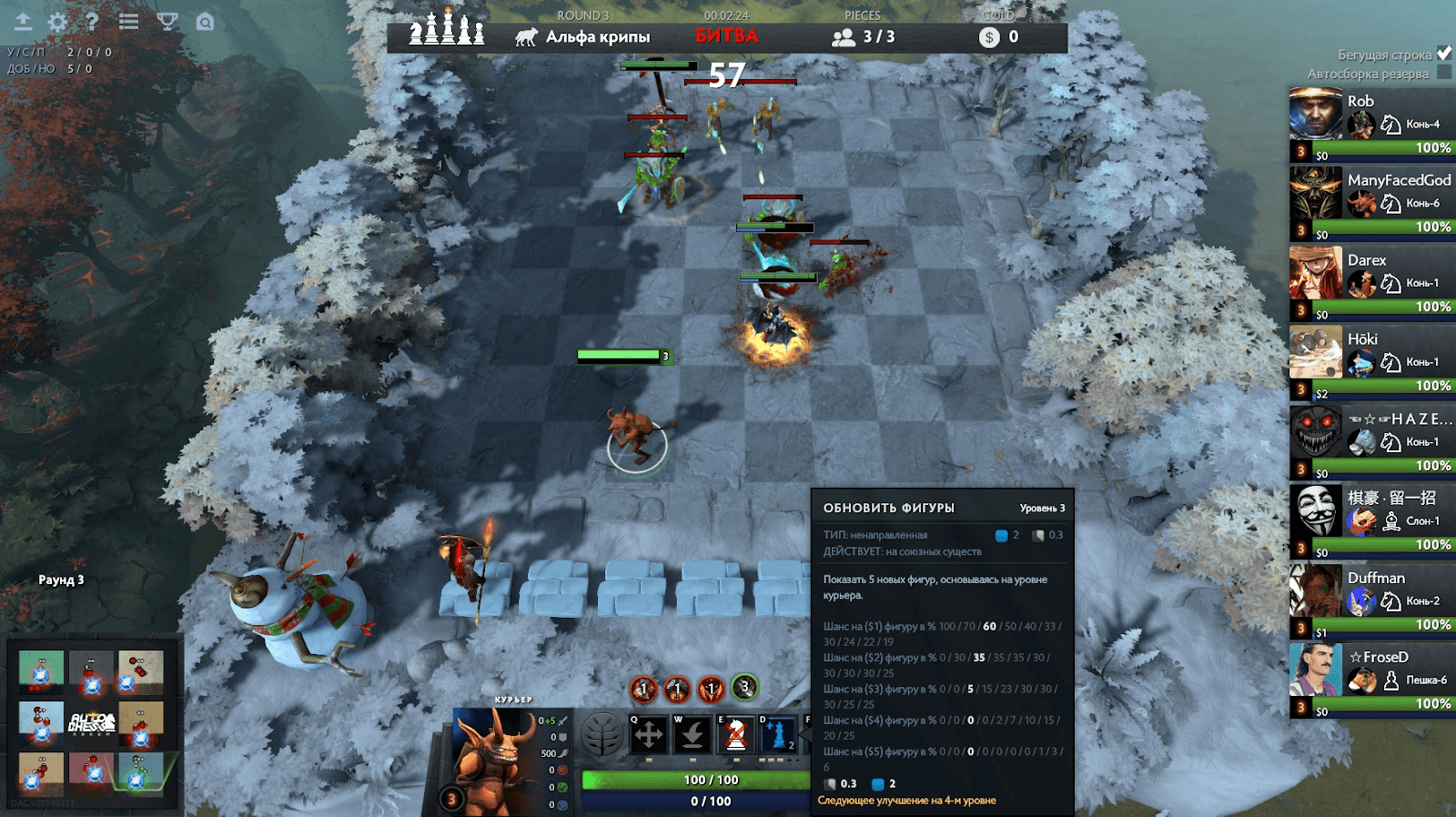Use the blue refresh chess pieces ability
The height and width of the screenshot is (817, 1456).
779,735
